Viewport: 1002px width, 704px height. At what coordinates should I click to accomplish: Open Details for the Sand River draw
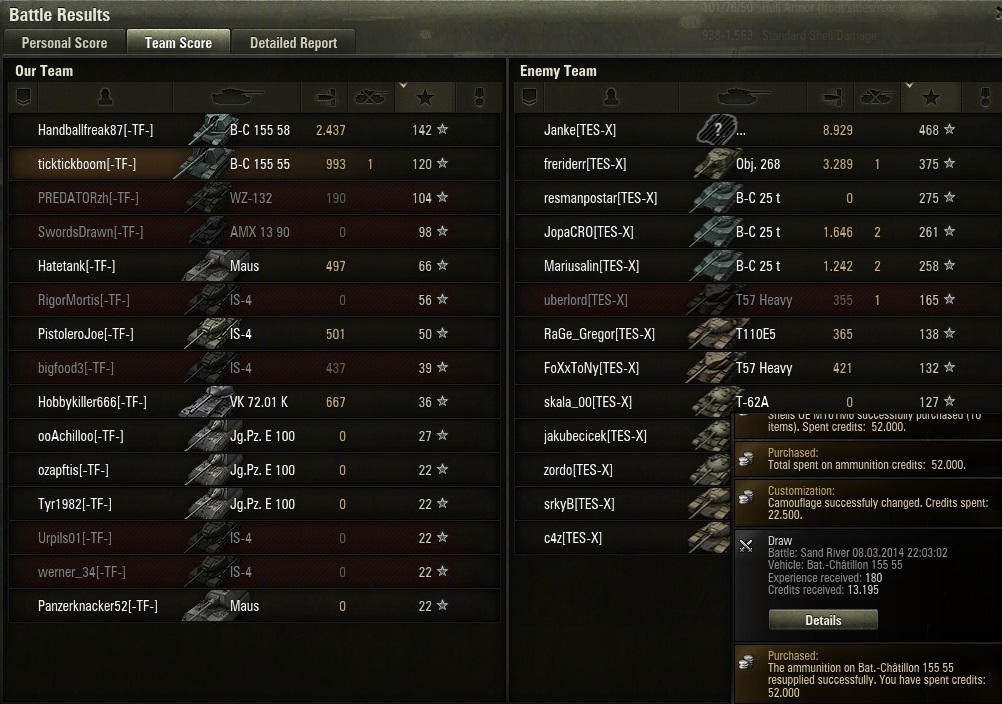[823, 620]
